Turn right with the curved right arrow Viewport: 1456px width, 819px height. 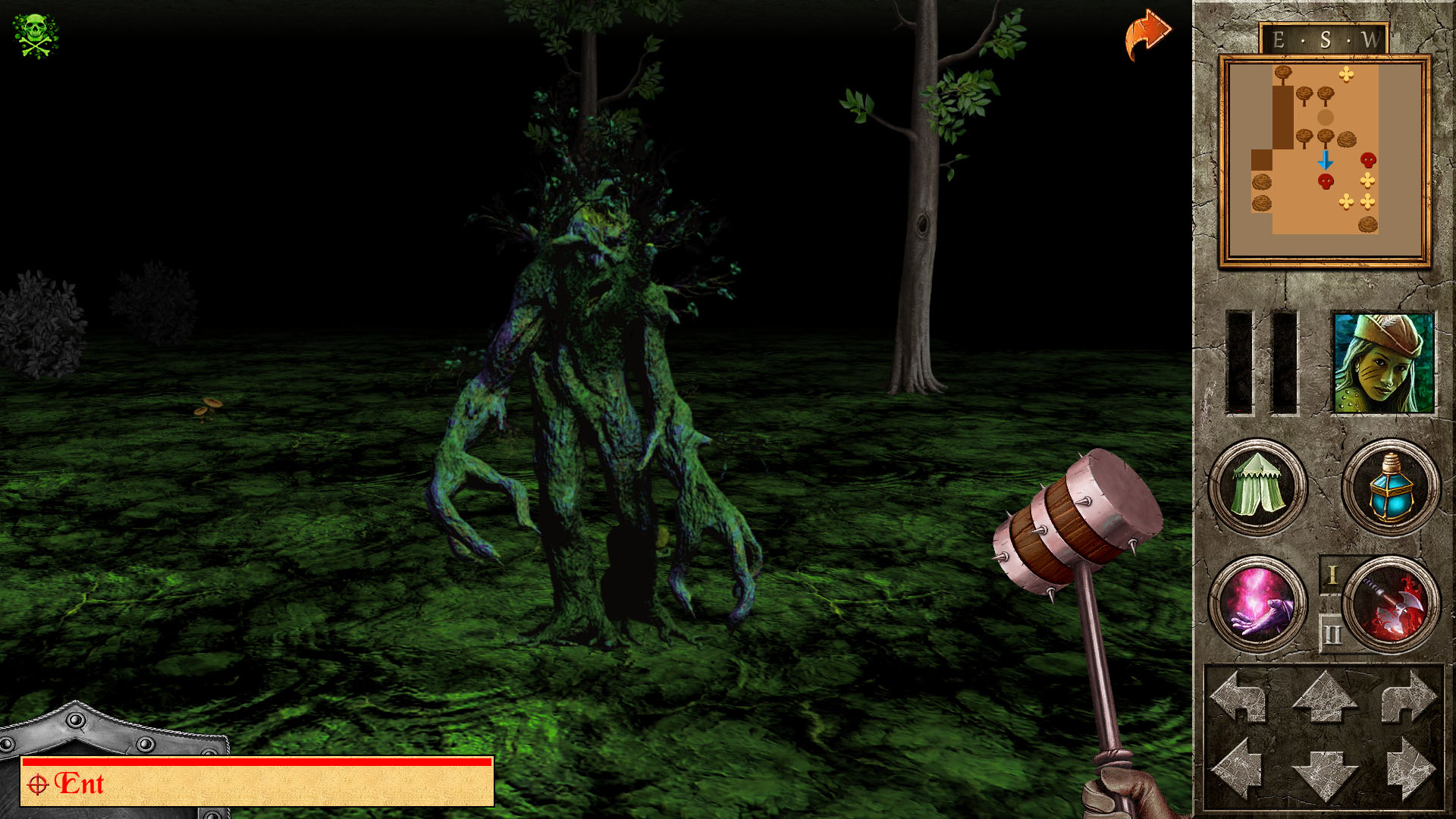click(1409, 696)
